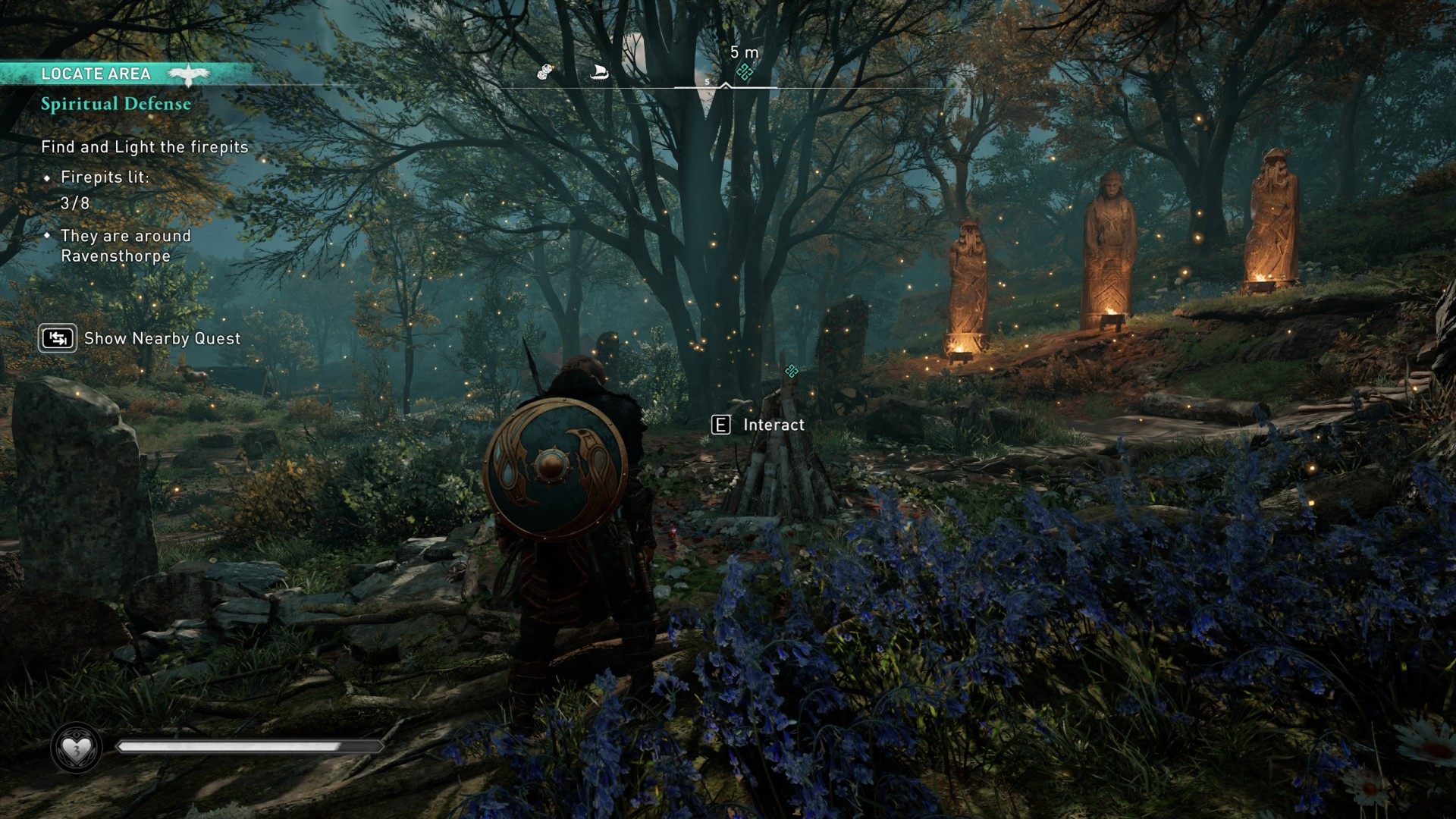Show Nearby Quest label in the tracker
This screenshot has width=1456, height=819.
[162, 338]
